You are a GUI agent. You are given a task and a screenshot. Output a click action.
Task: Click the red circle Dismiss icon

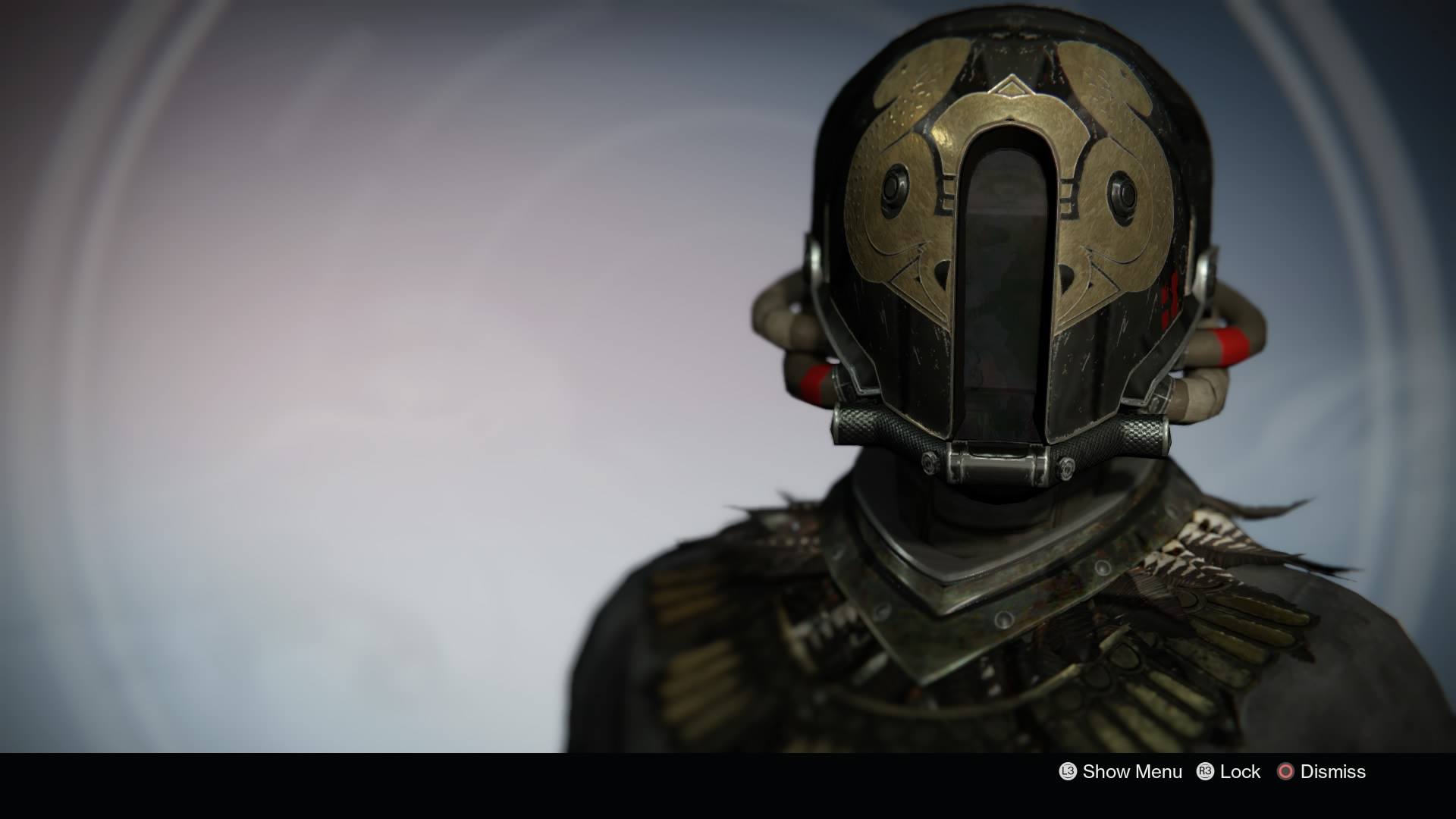tap(1286, 771)
